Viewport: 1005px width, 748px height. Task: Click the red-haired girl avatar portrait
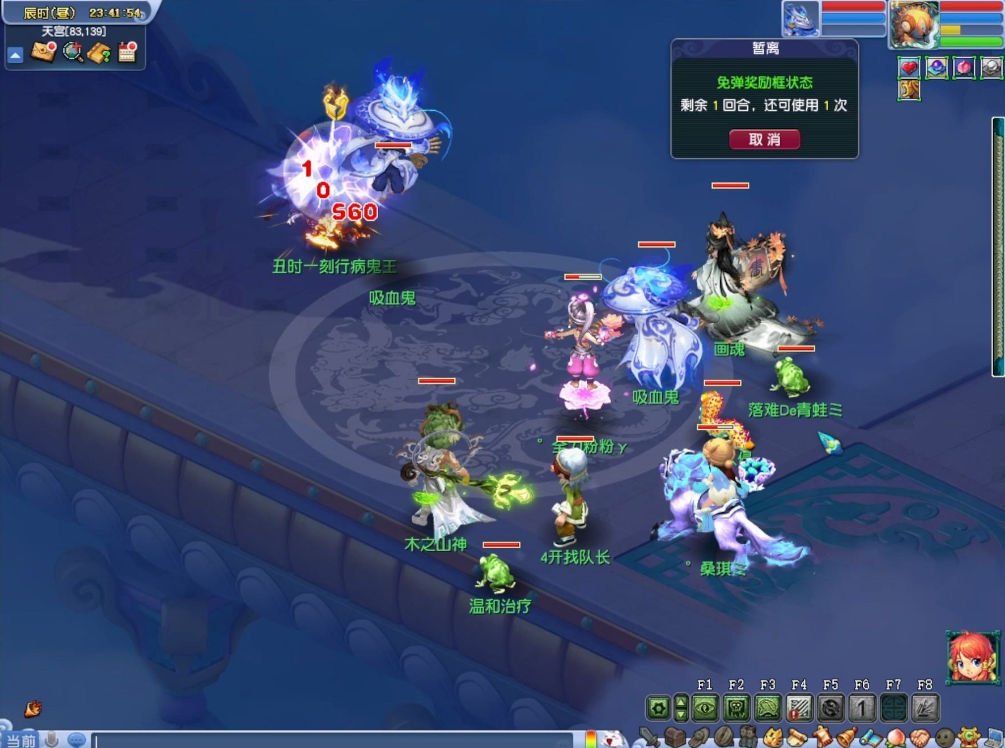[972, 657]
